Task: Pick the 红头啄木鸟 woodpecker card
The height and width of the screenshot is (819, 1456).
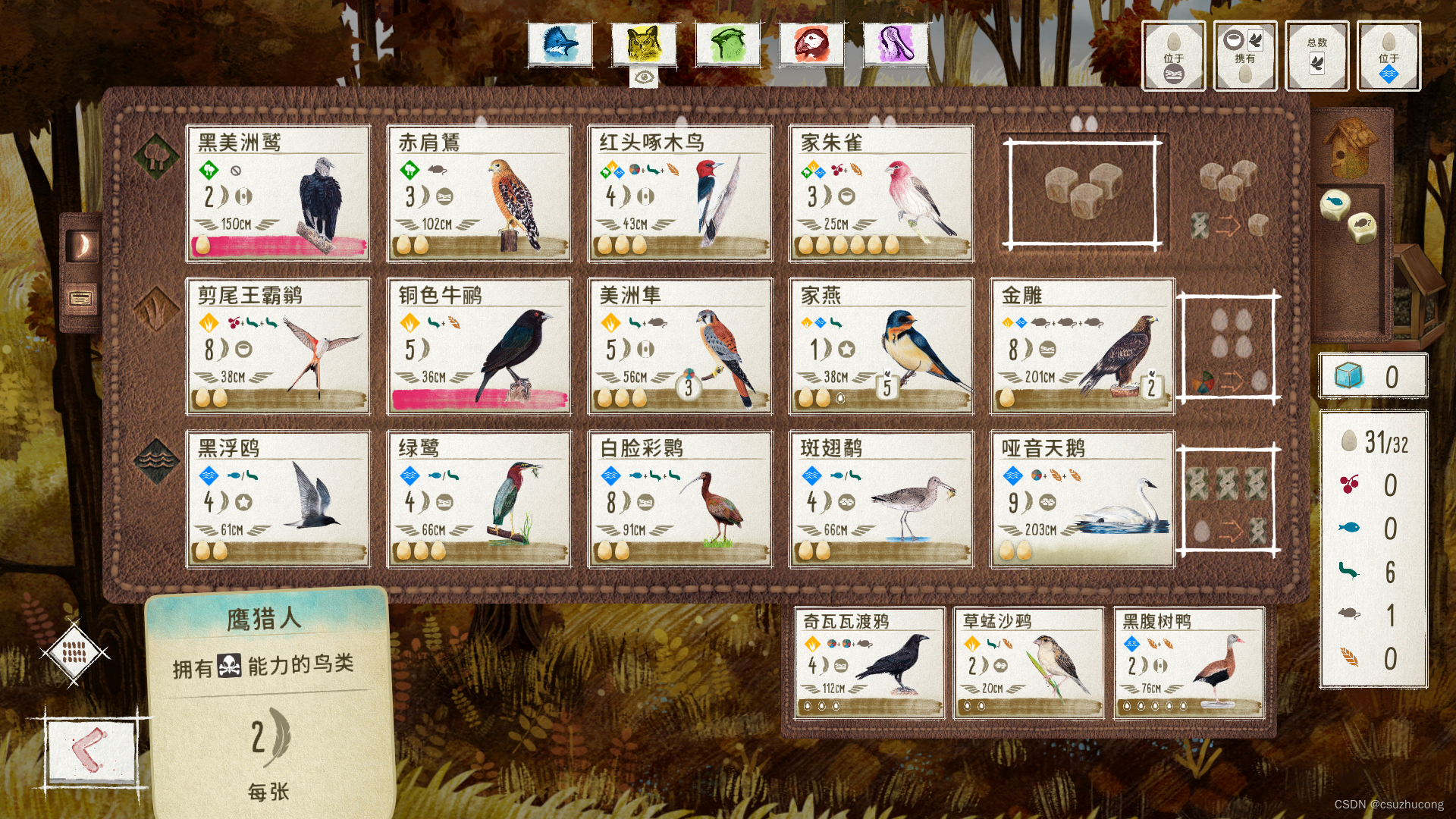Action: click(x=680, y=193)
